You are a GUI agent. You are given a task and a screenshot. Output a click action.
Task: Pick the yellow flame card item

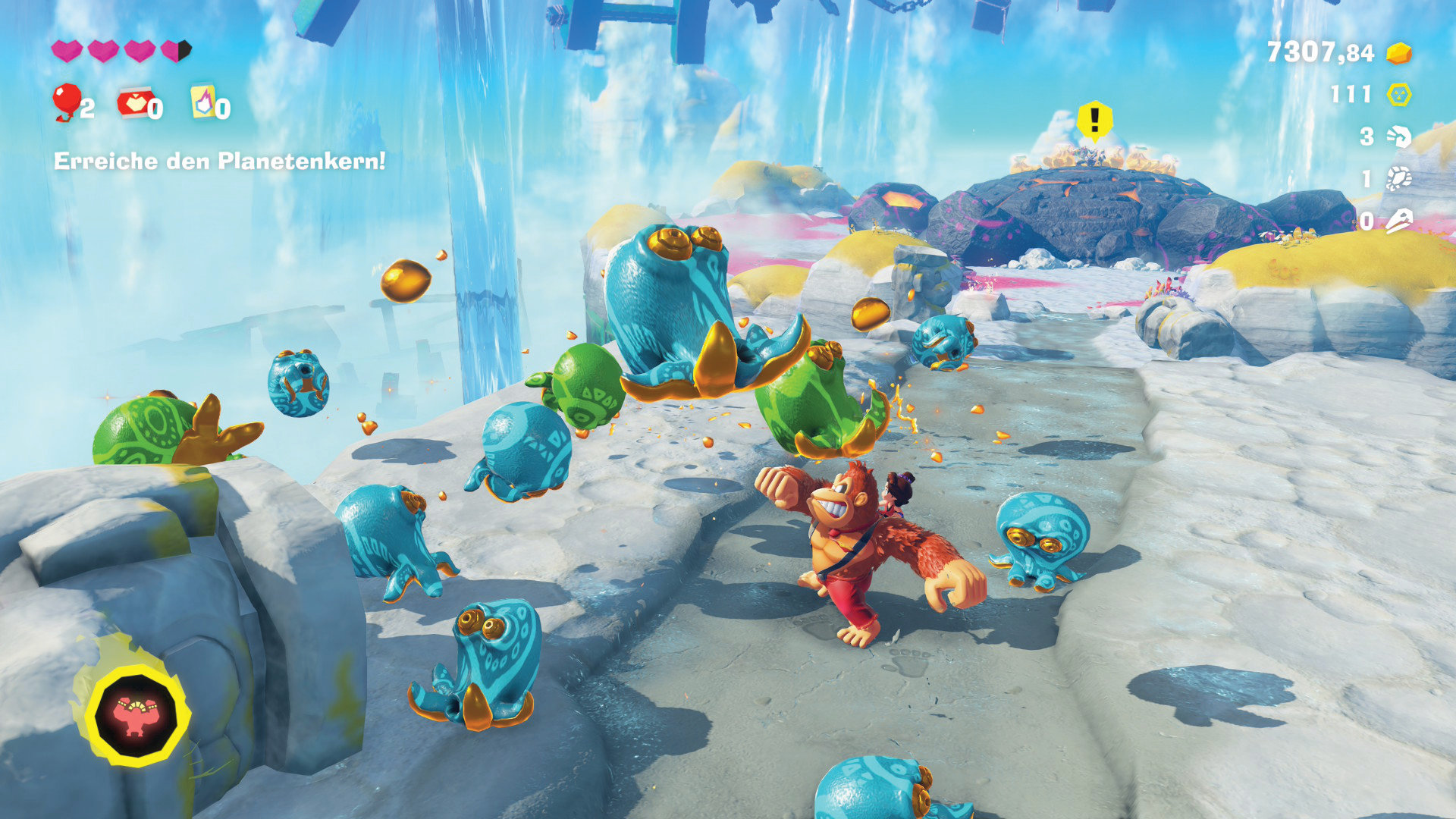(202, 101)
